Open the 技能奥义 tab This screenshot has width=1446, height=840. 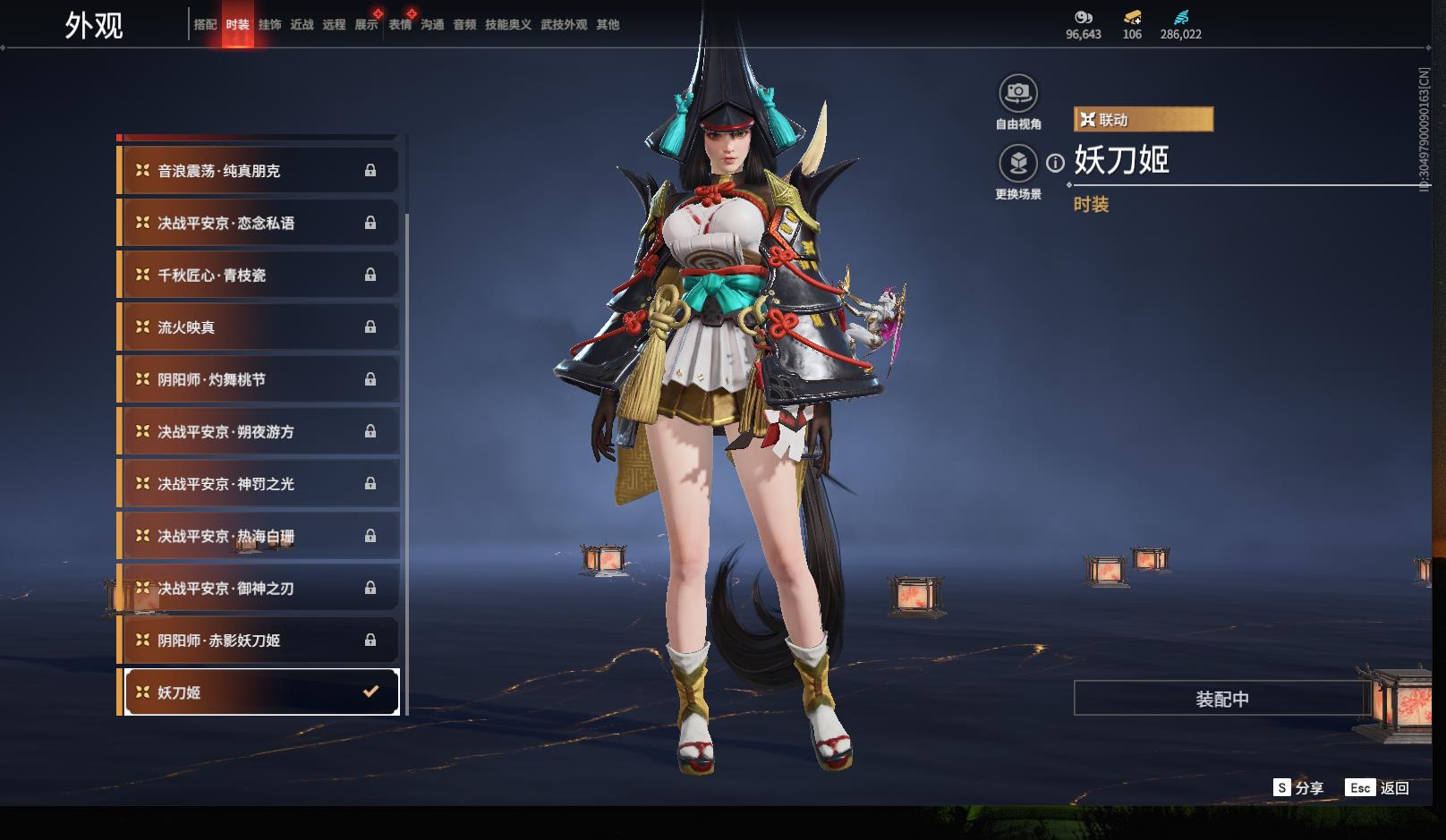[507, 25]
